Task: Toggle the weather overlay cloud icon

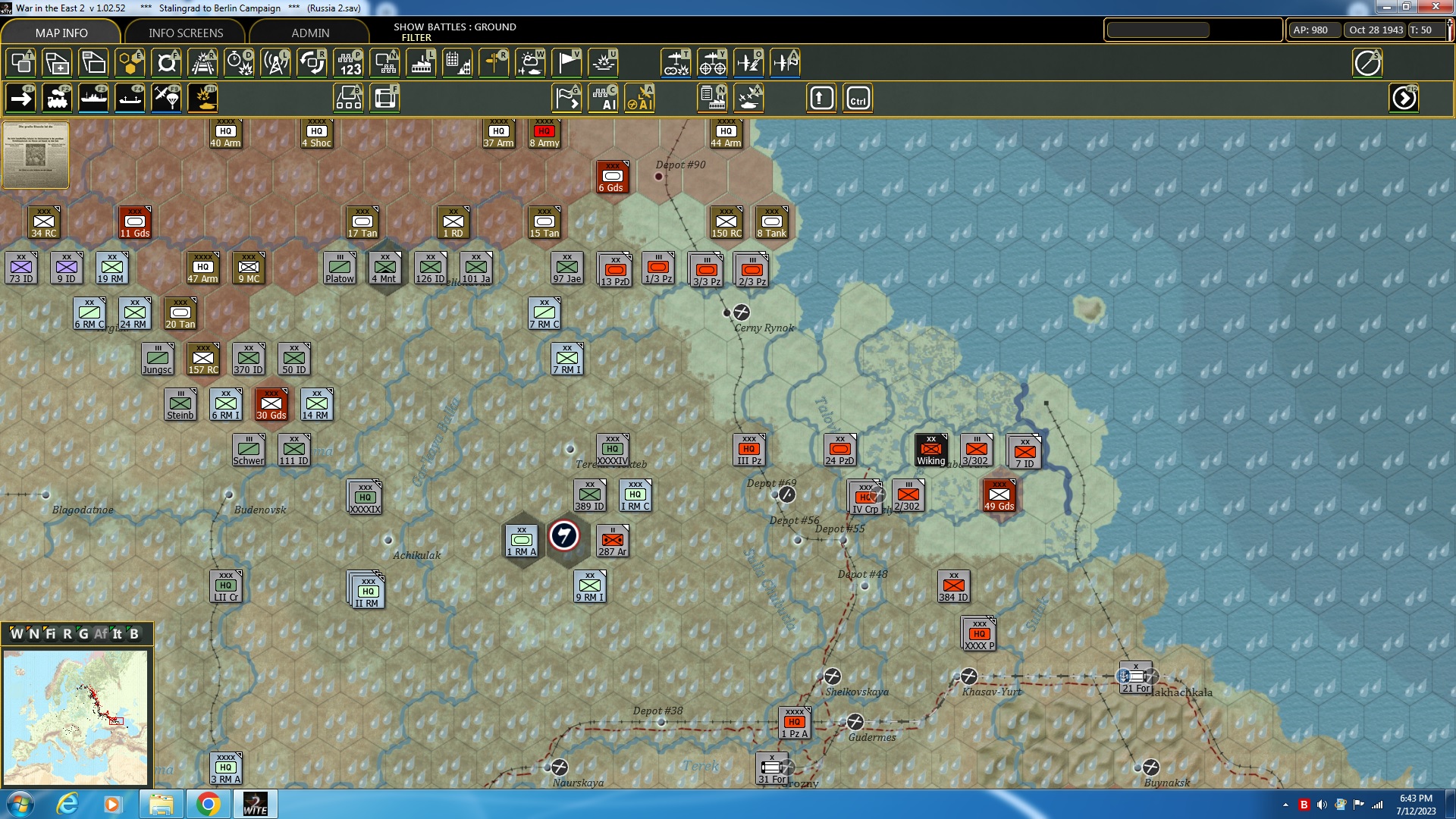Action: (531, 63)
